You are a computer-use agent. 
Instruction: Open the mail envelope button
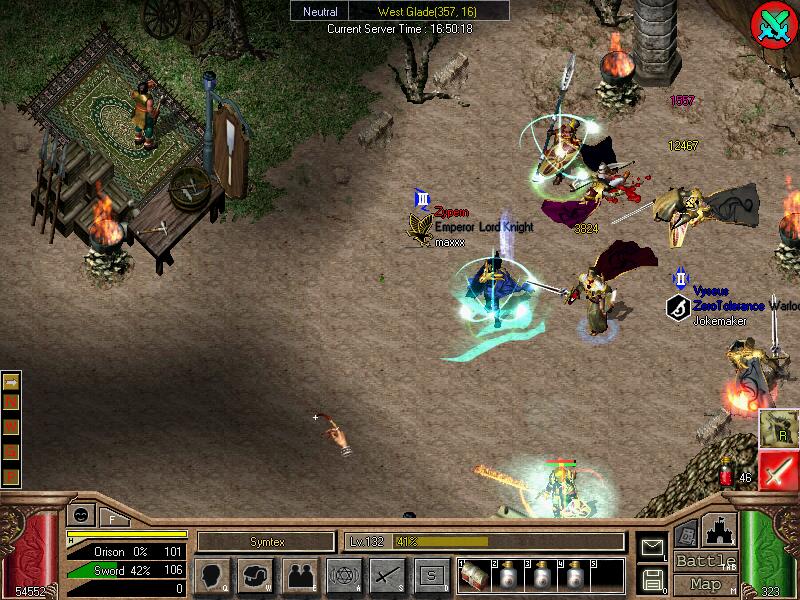[x=651, y=547]
